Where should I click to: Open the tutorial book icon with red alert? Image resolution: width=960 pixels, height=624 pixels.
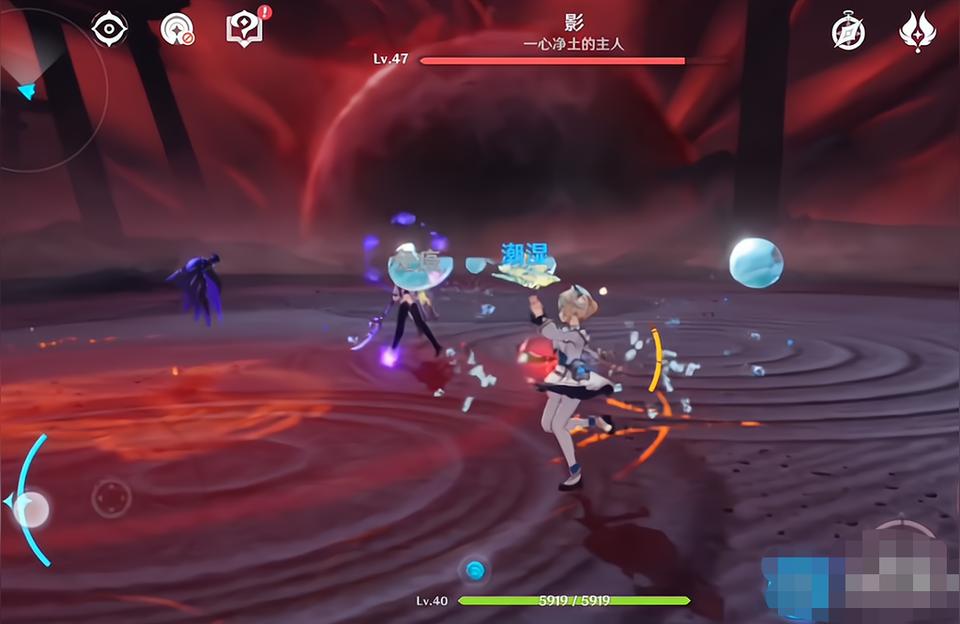[x=245, y=28]
